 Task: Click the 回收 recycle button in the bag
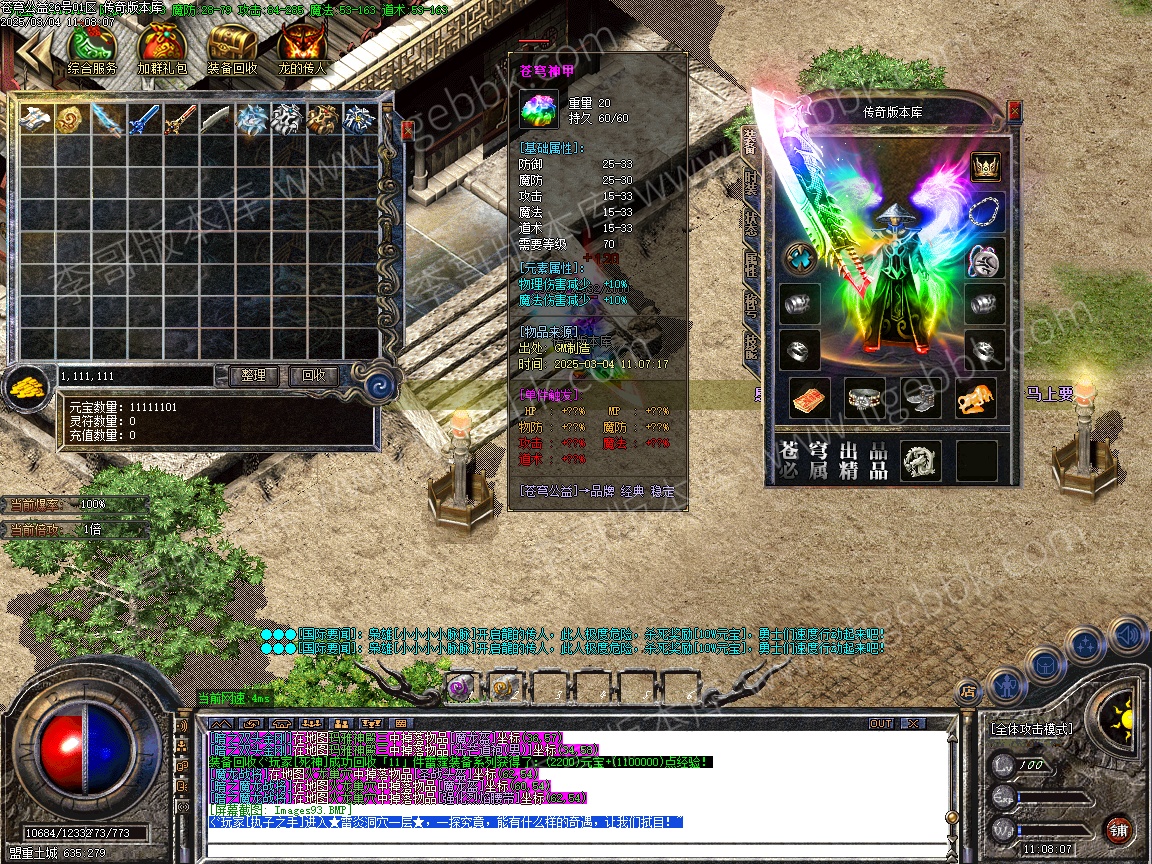click(313, 376)
